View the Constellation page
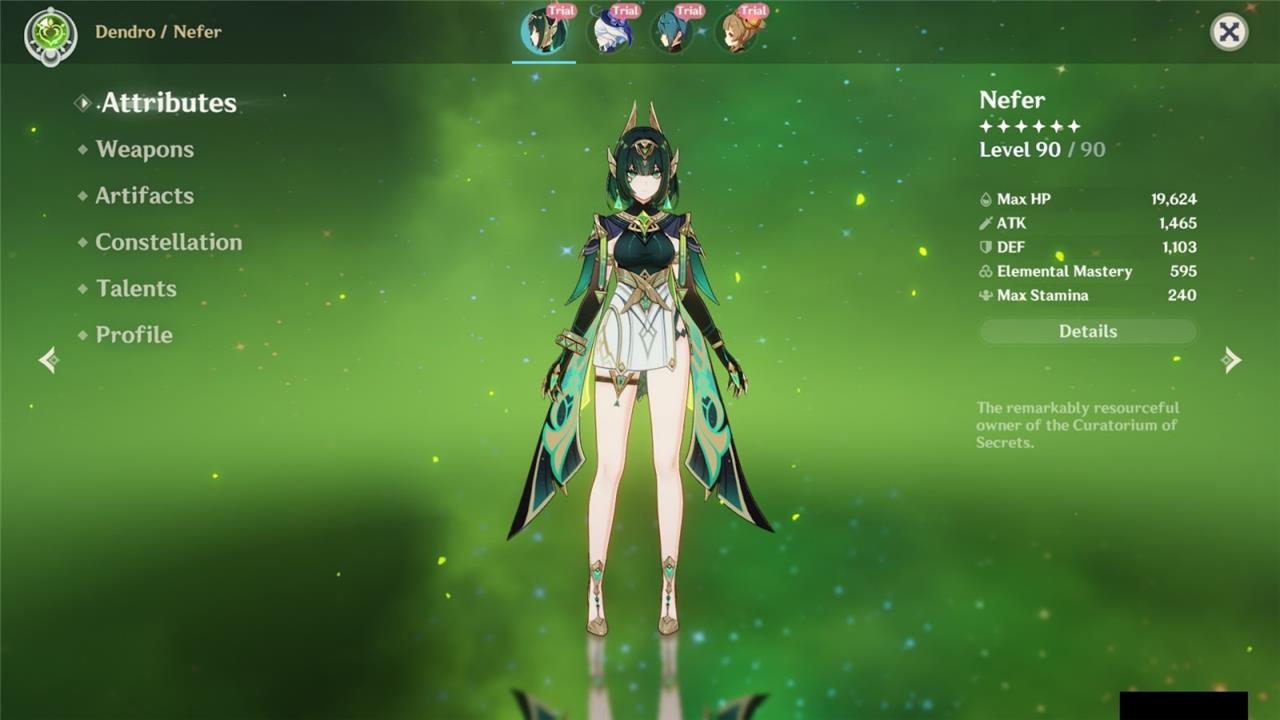Image resolution: width=1280 pixels, height=720 pixels. point(168,242)
